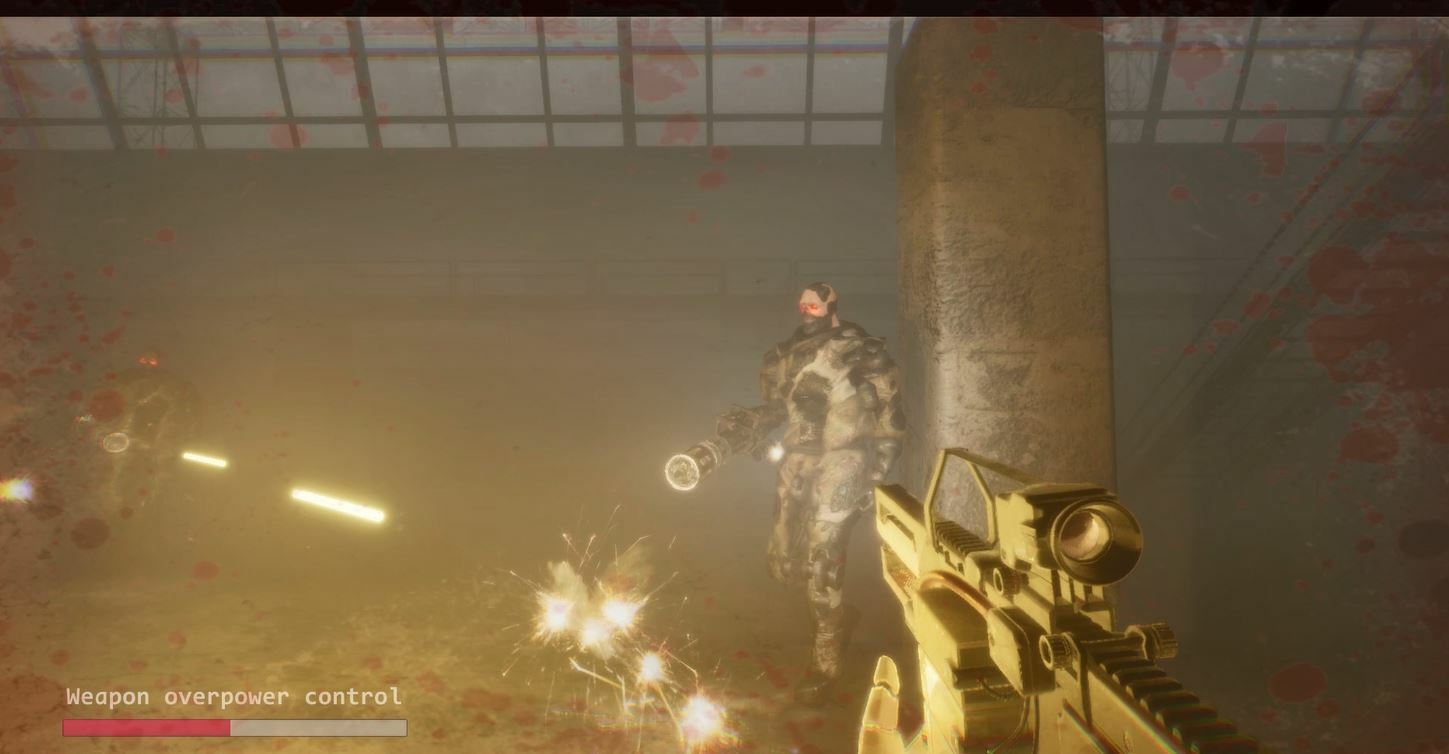Click the red overpower progress bar

235,727
